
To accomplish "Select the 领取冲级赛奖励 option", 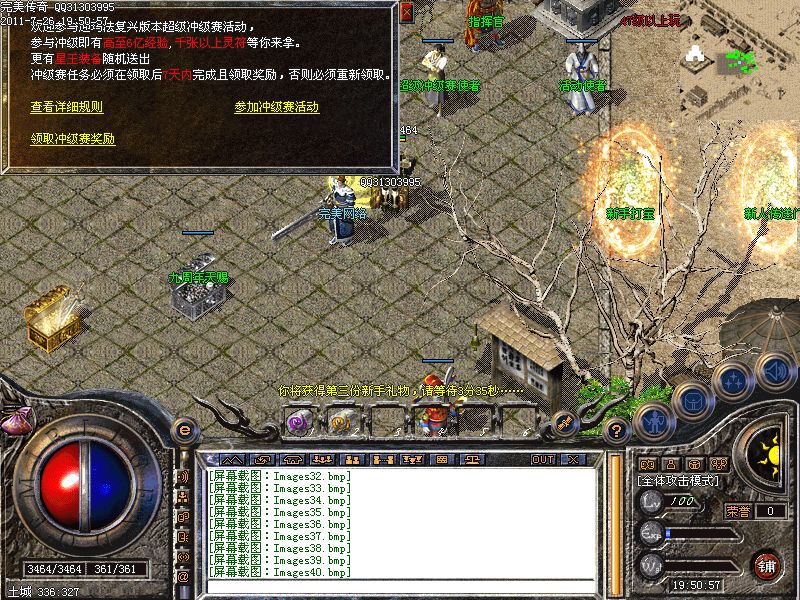I will click(73, 139).
